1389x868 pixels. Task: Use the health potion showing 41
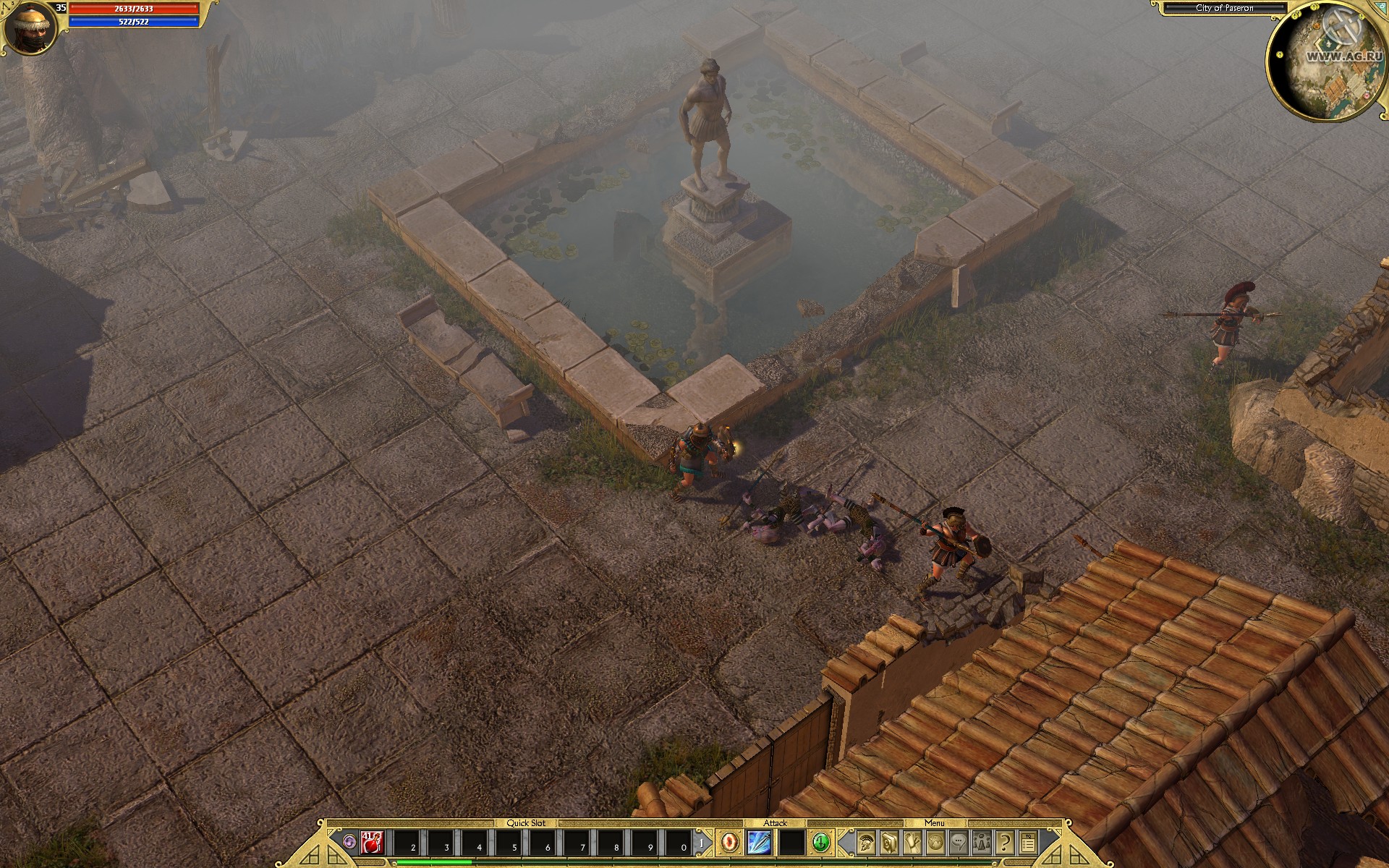point(371,844)
